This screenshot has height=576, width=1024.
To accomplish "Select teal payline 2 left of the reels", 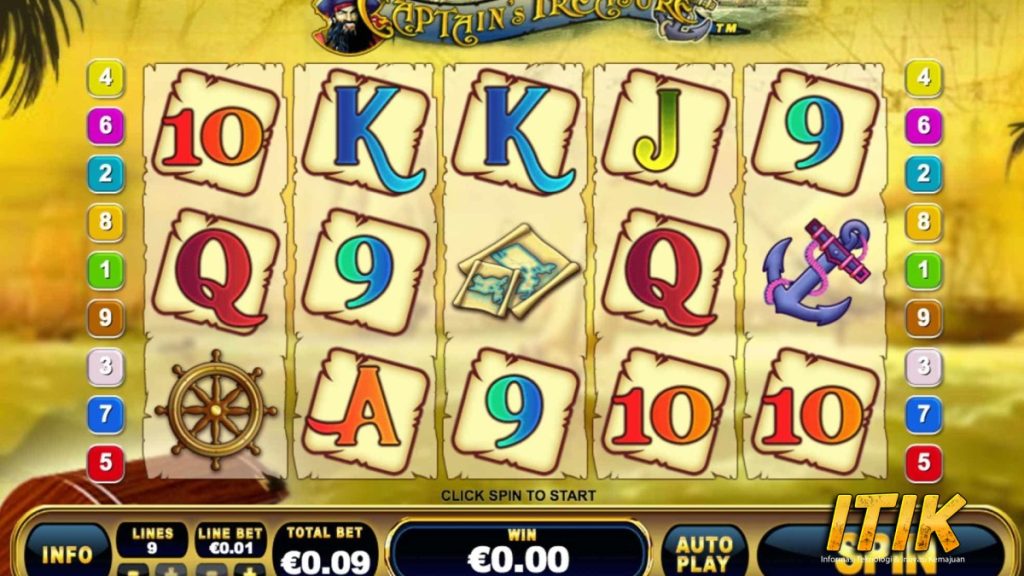I will [x=105, y=174].
